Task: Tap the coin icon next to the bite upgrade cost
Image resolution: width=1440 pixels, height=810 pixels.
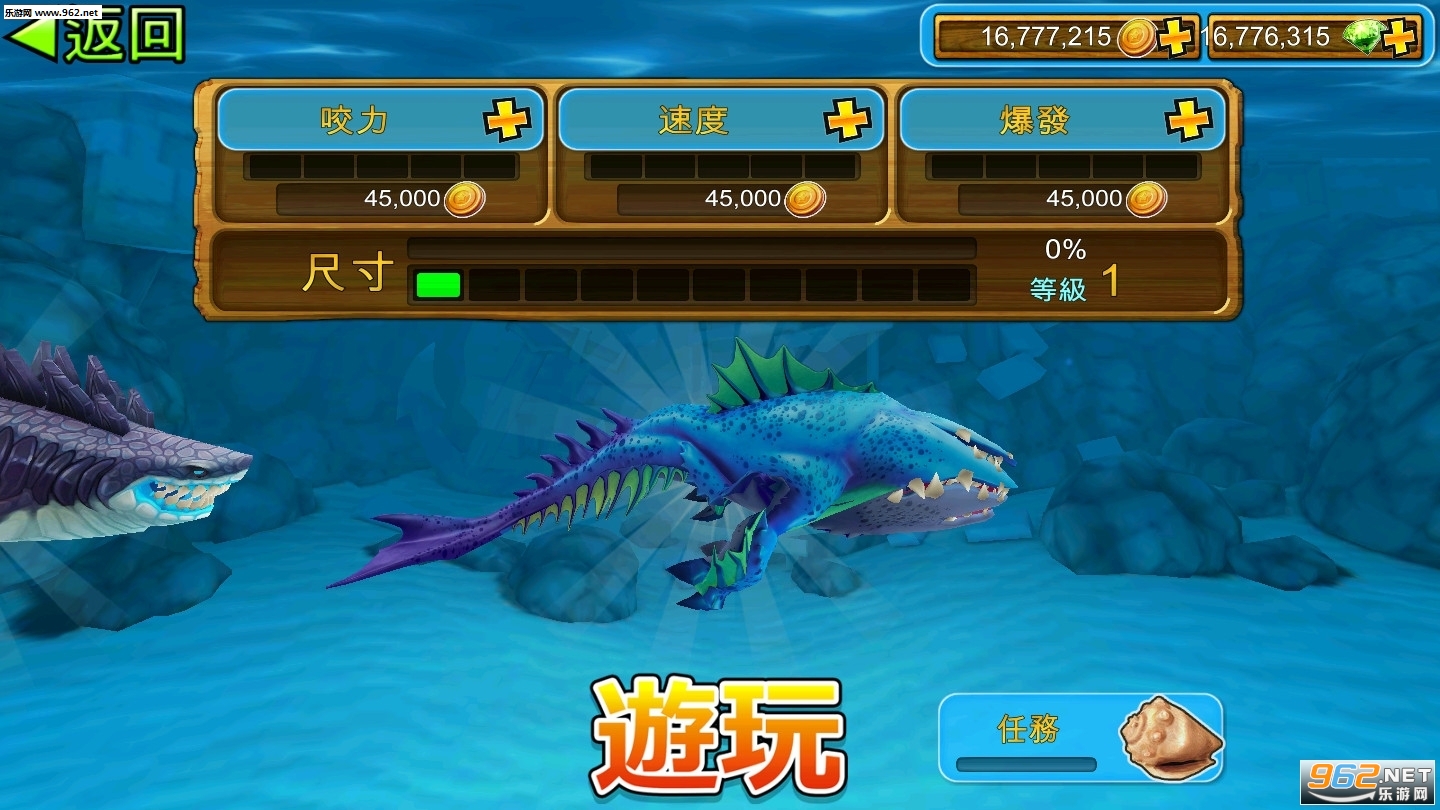Action: [466, 198]
